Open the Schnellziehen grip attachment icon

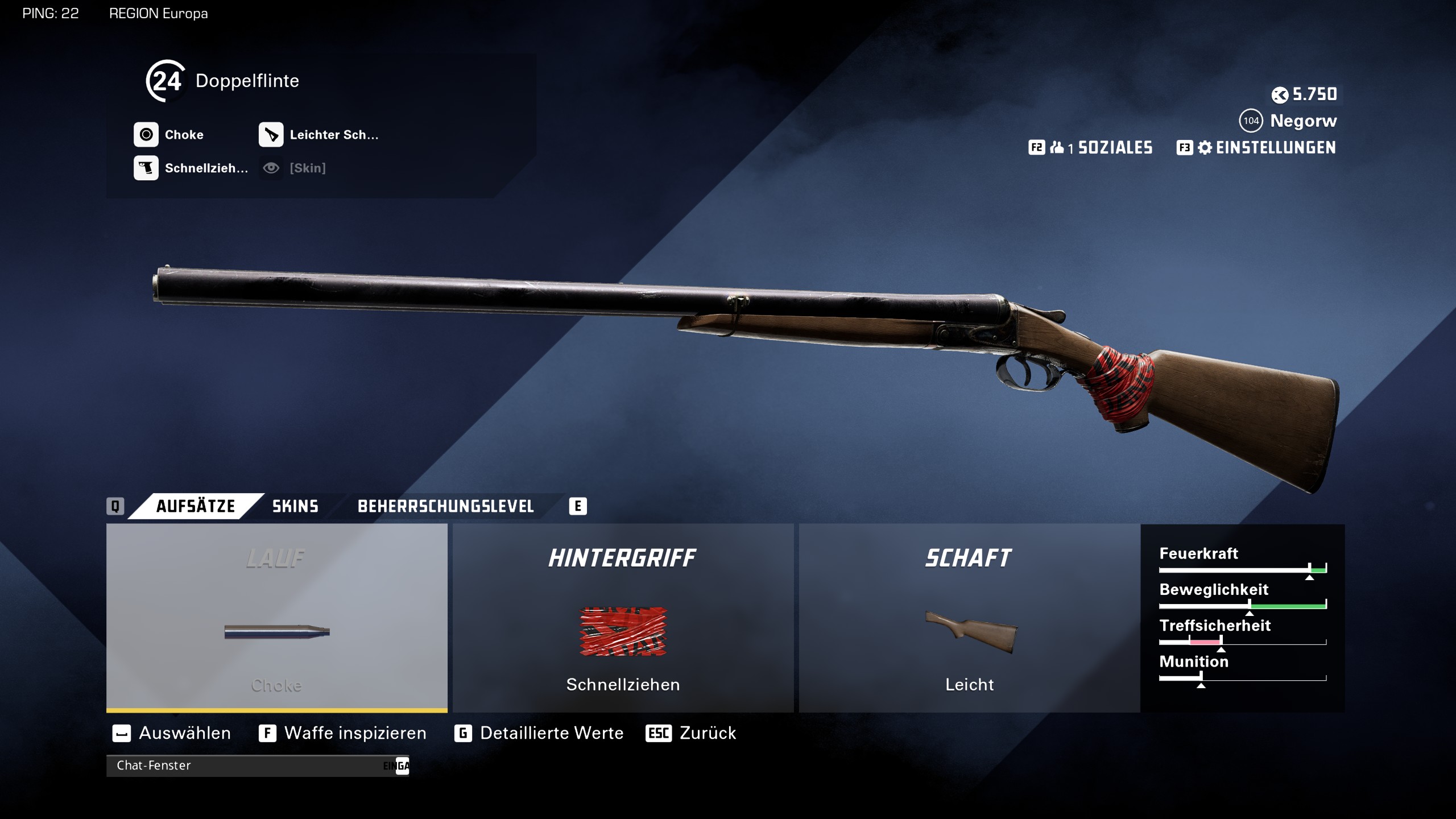coord(146,168)
